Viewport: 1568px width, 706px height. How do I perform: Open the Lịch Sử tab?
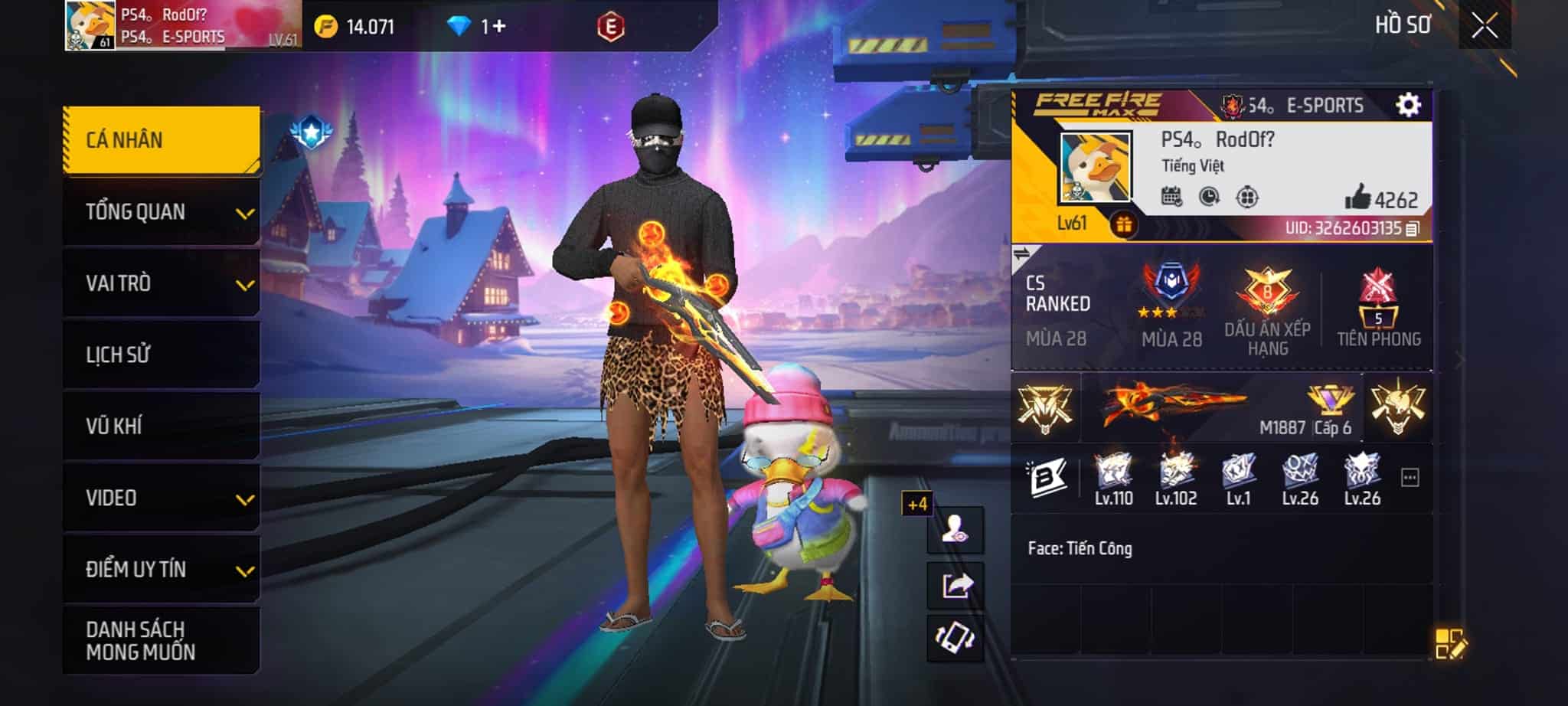pos(162,355)
